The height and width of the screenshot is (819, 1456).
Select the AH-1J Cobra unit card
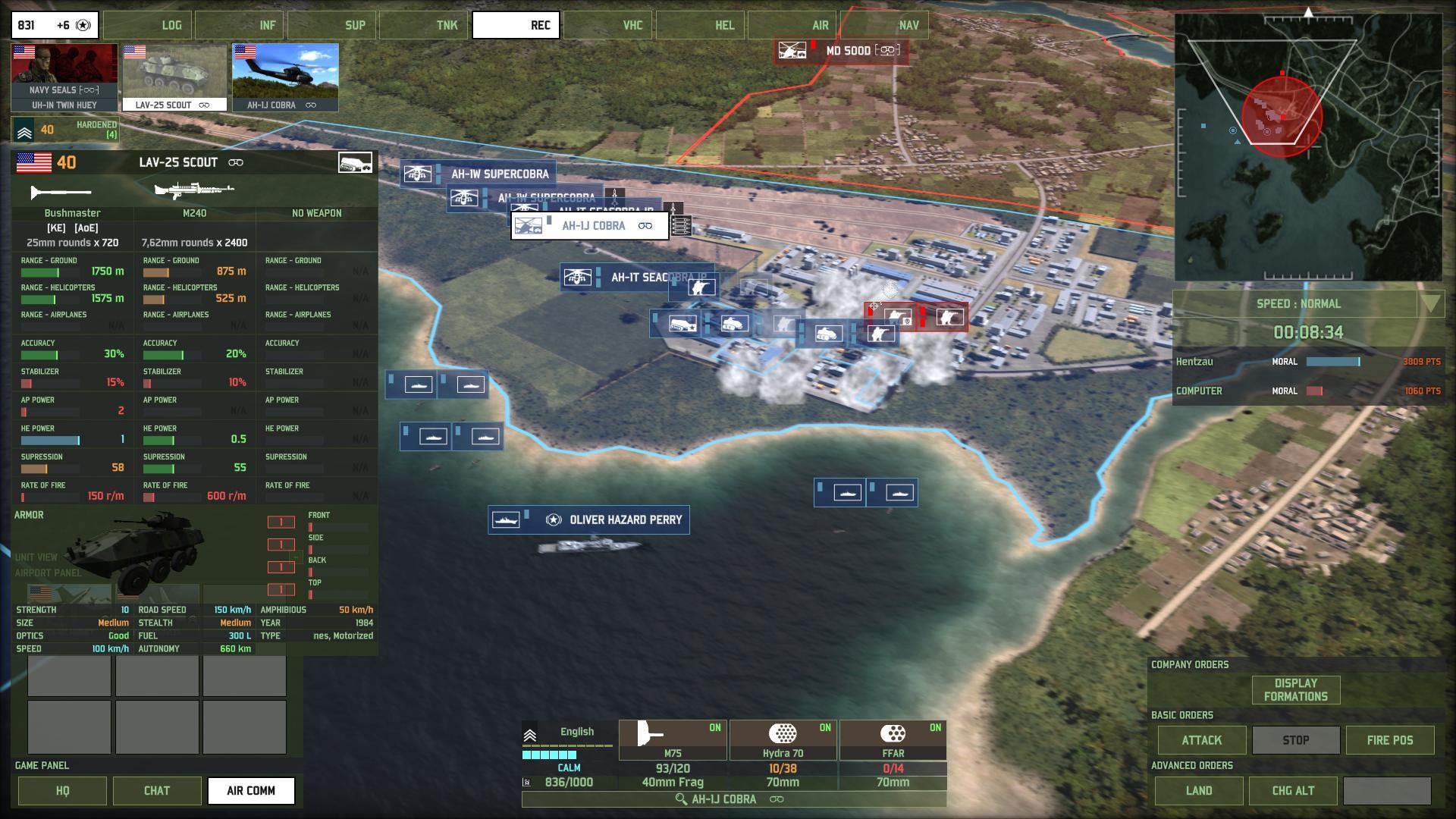(x=285, y=77)
